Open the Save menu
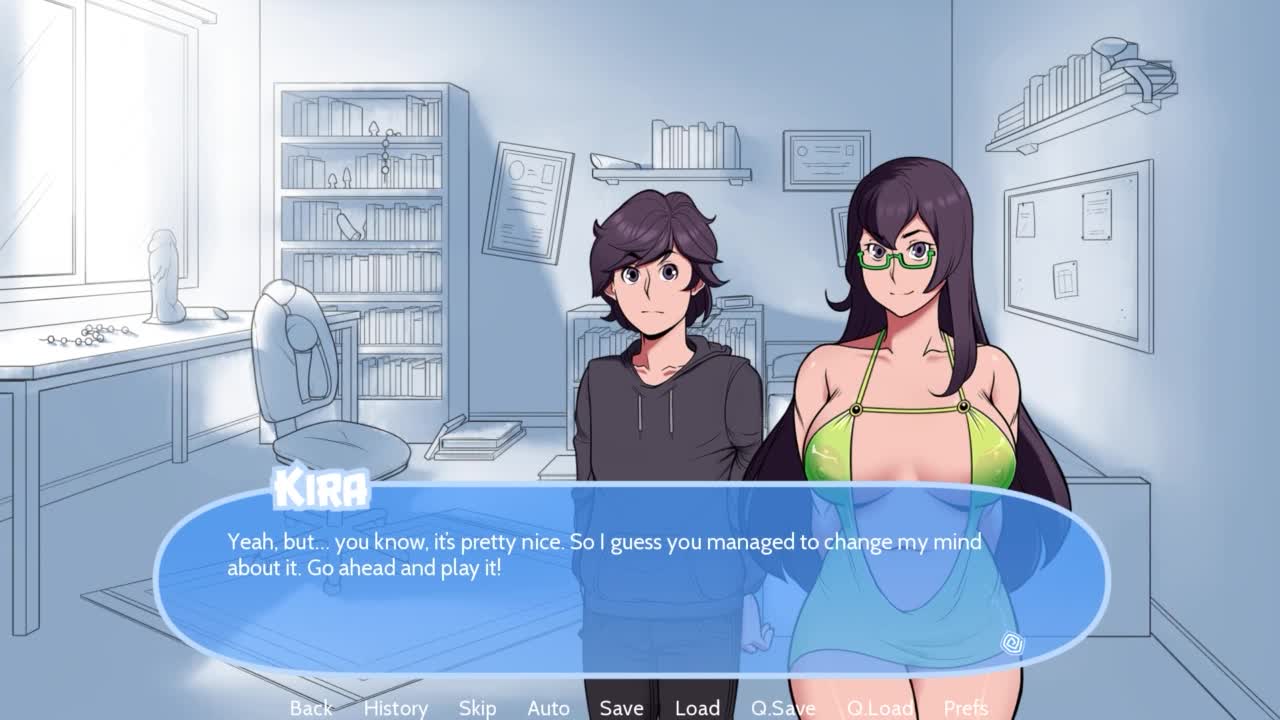This screenshot has width=1280, height=720. click(x=621, y=708)
